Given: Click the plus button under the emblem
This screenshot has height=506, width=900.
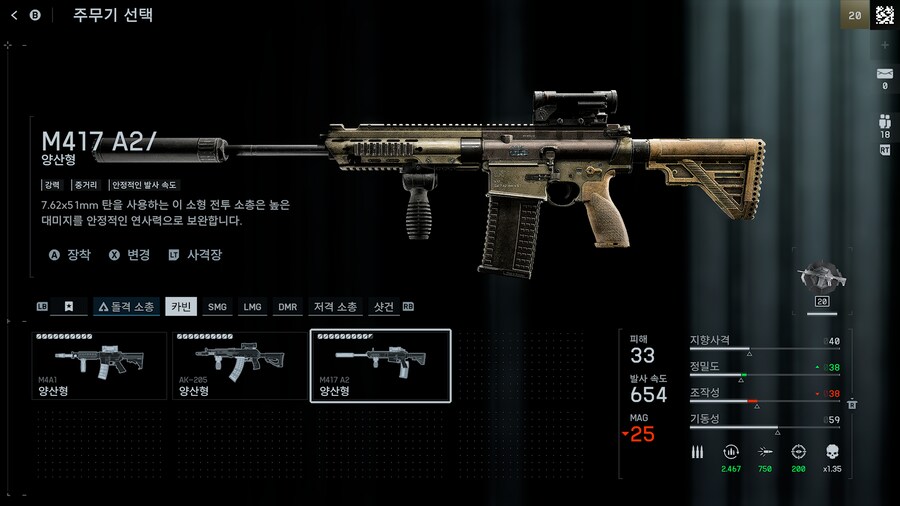Looking at the screenshot, I should tap(884, 45).
